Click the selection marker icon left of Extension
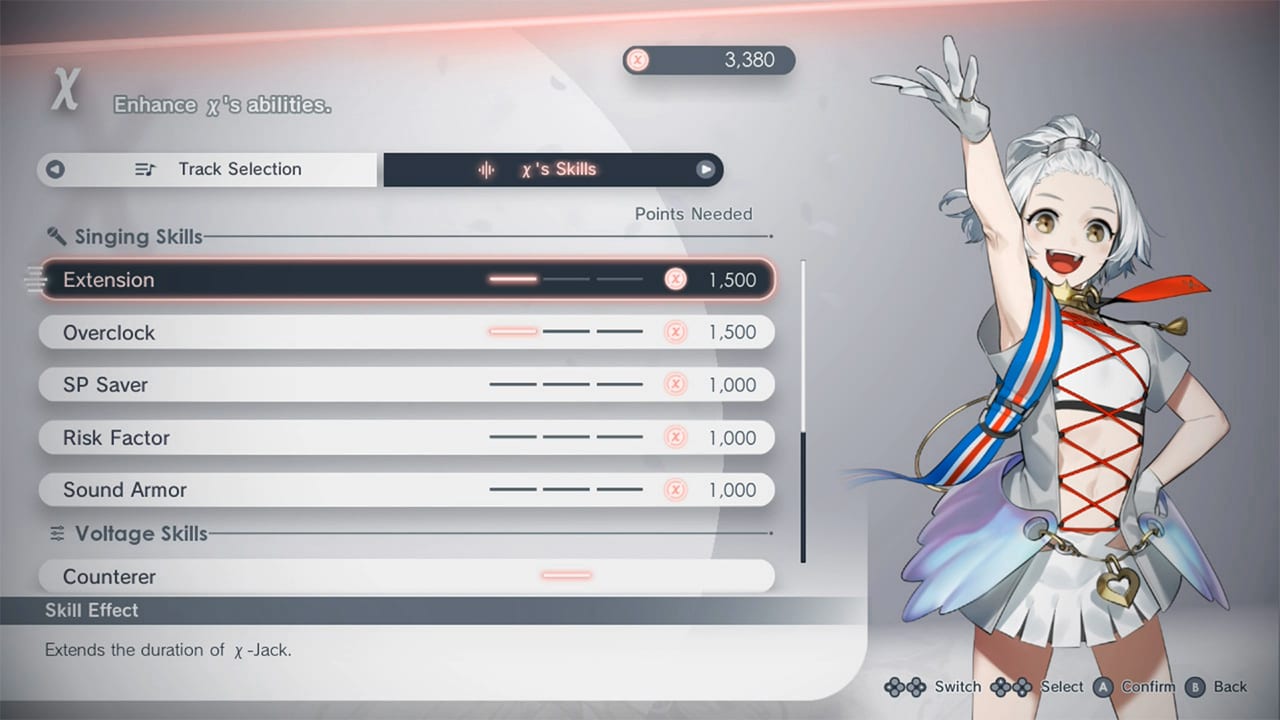1280x720 pixels. pos(33,280)
